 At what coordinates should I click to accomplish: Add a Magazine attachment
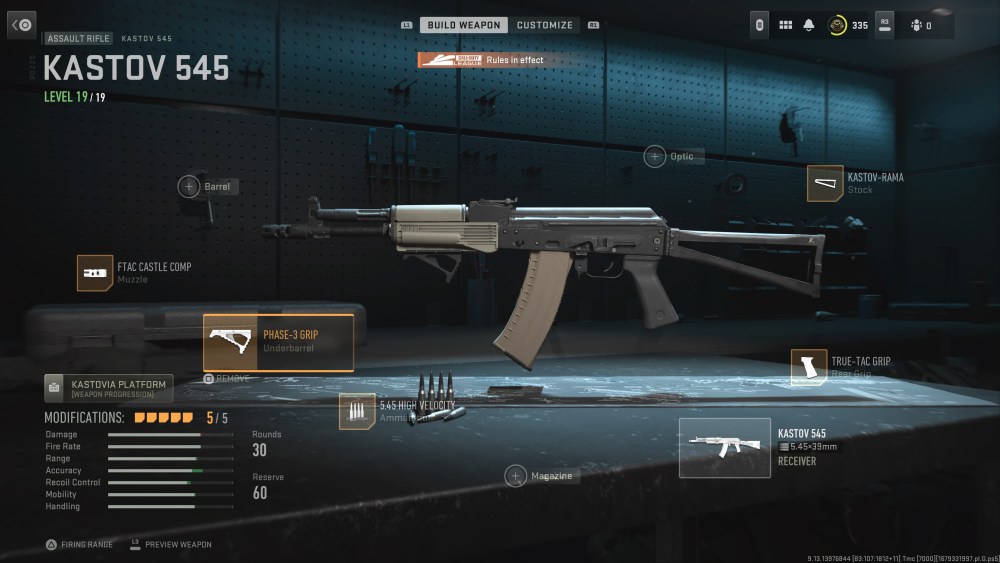coord(516,476)
